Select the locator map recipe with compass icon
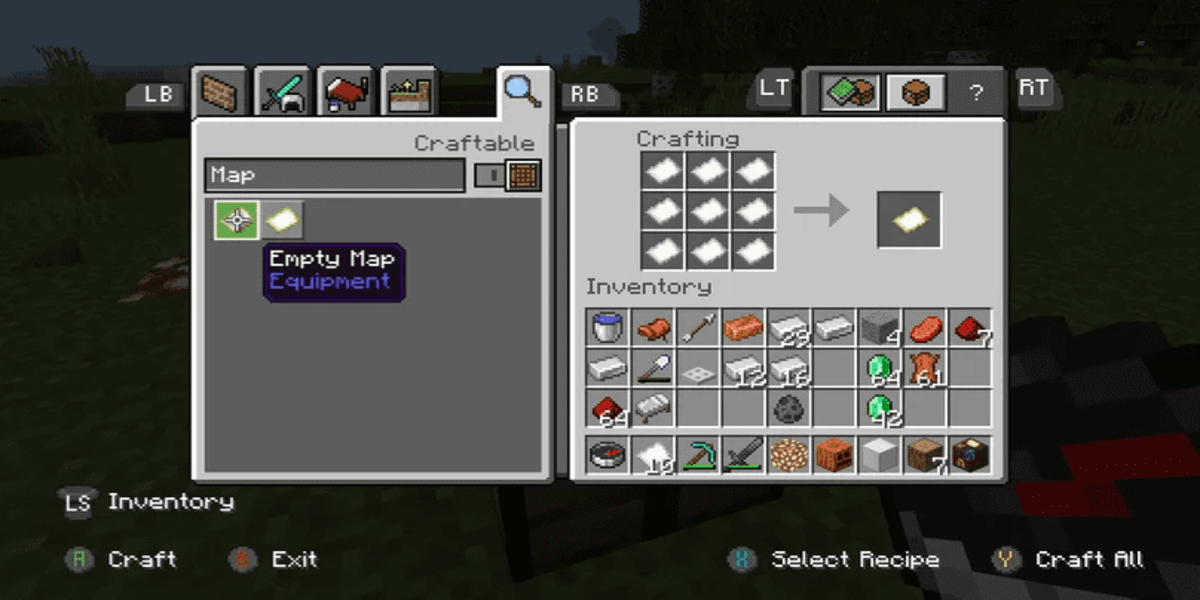 [237, 220]
